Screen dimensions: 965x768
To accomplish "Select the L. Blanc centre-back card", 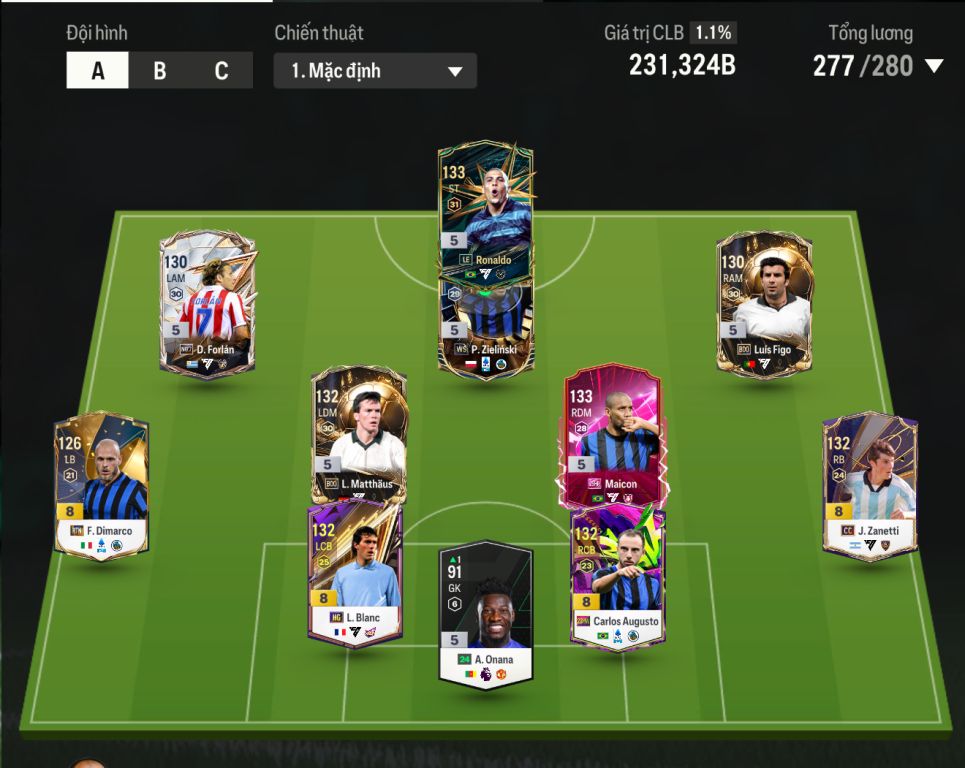I will pyautogui.click(x=355, y=575).
